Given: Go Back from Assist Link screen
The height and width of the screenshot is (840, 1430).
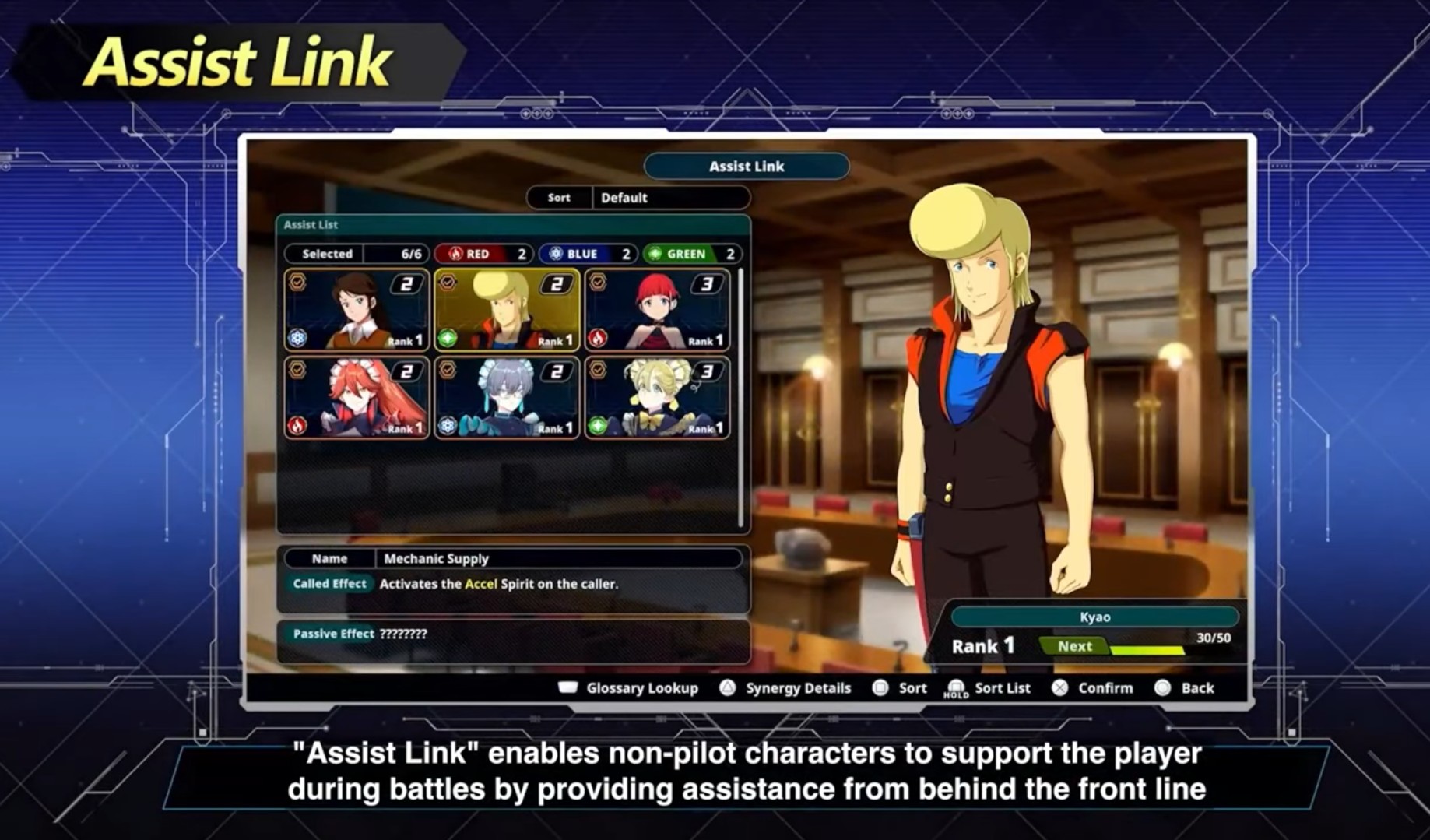Looking at the screenshot, I should click(x=1186, y=688).
